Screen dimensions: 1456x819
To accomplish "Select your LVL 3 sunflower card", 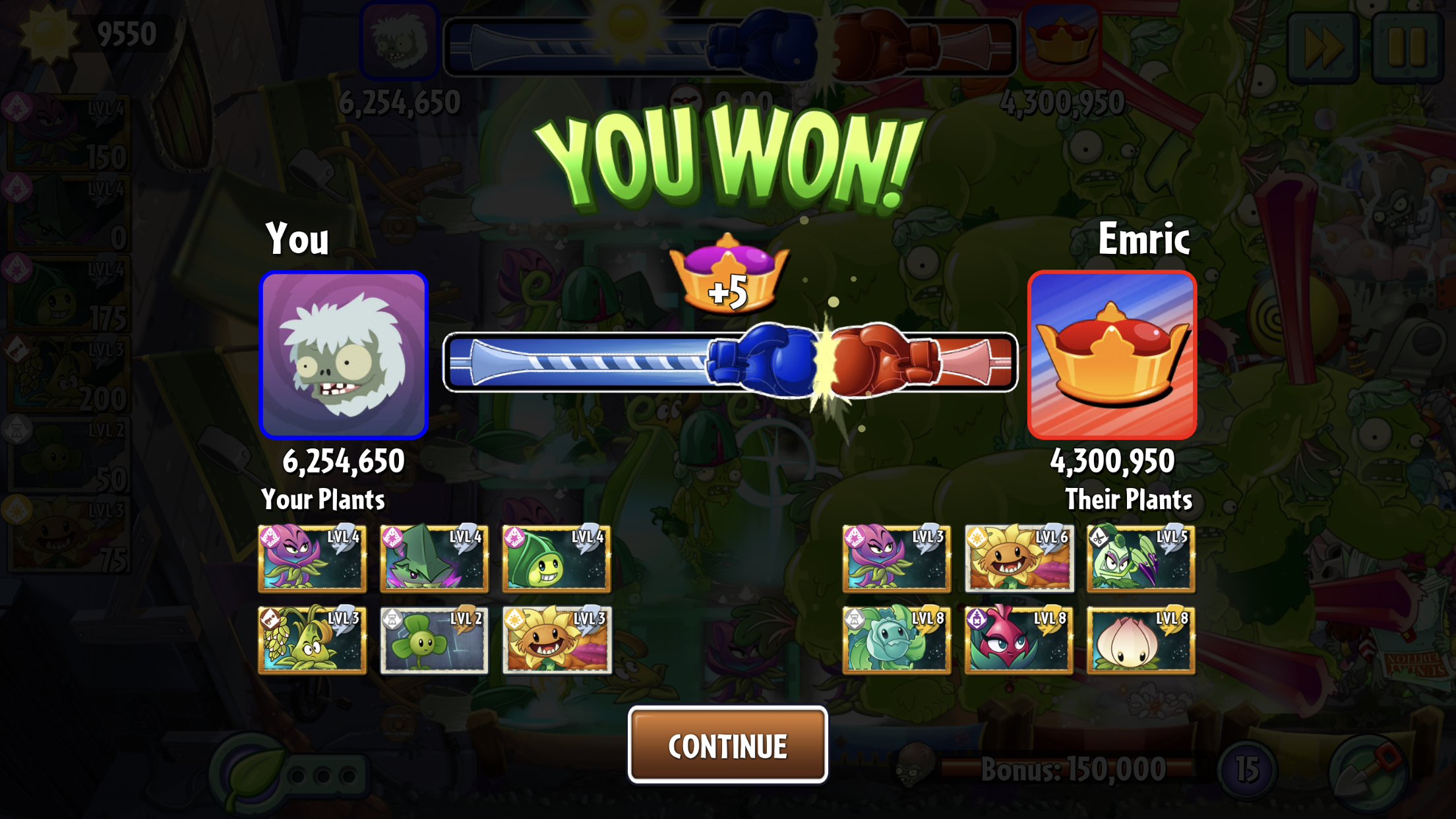I will point(557,640).
